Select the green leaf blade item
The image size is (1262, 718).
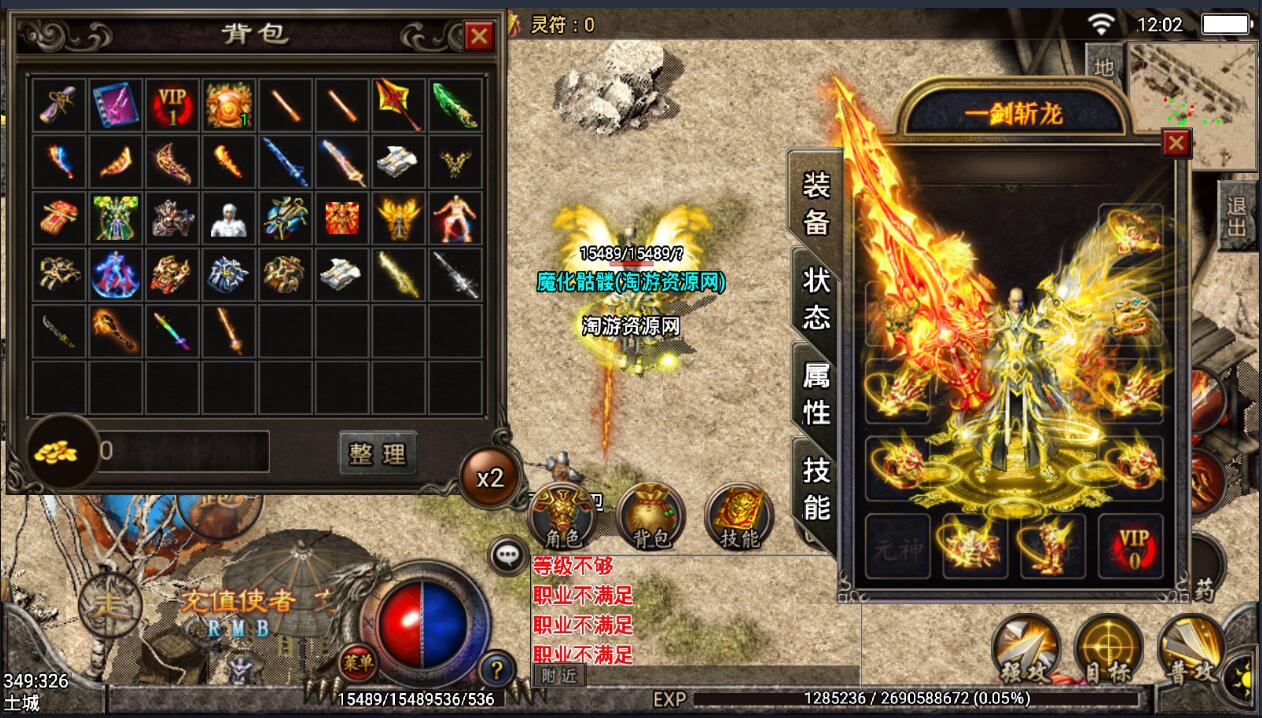(x=455, y=104)
